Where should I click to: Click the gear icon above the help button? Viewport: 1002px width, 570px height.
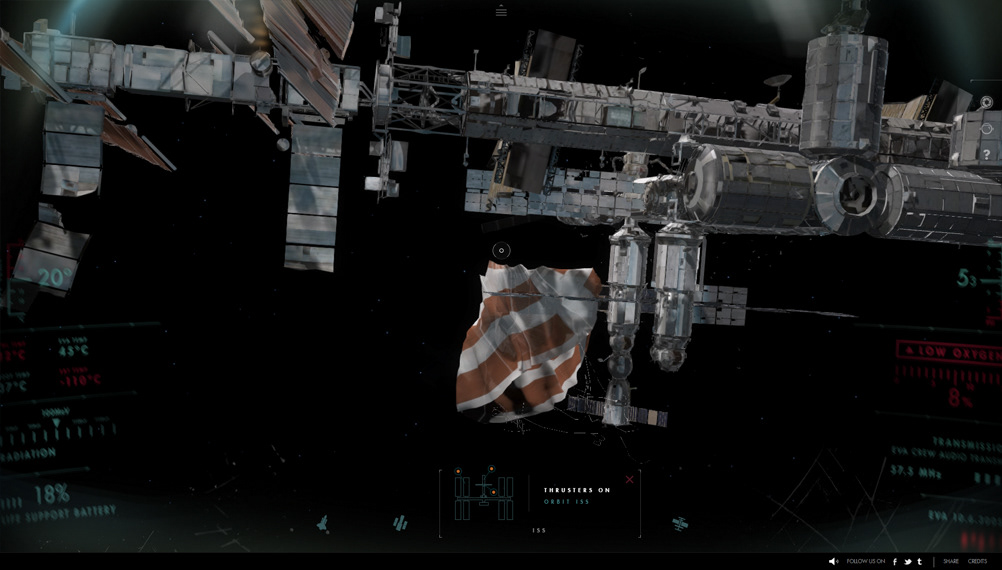tap(986, 102)
